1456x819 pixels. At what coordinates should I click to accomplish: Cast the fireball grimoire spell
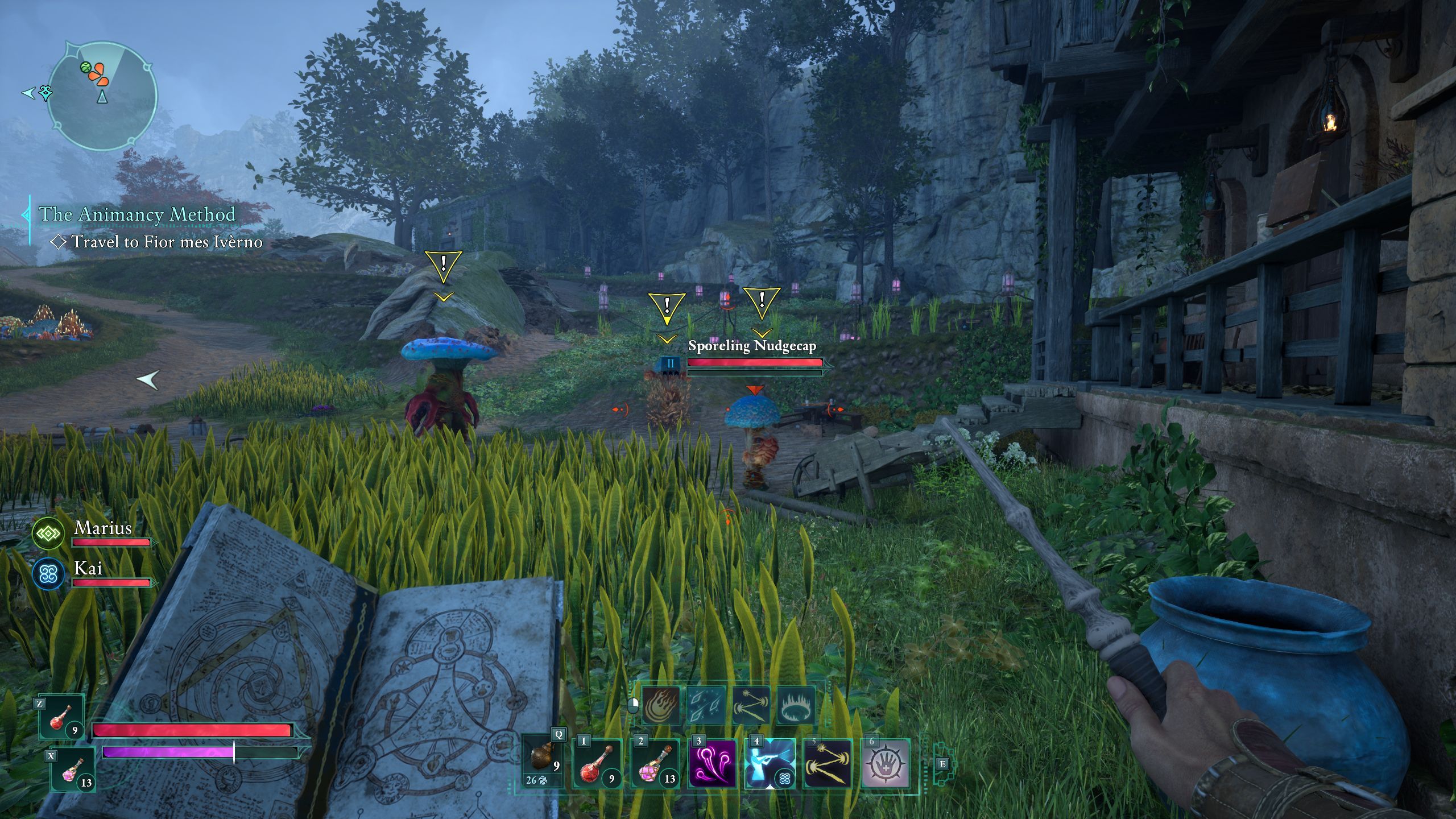click(661, 705)
